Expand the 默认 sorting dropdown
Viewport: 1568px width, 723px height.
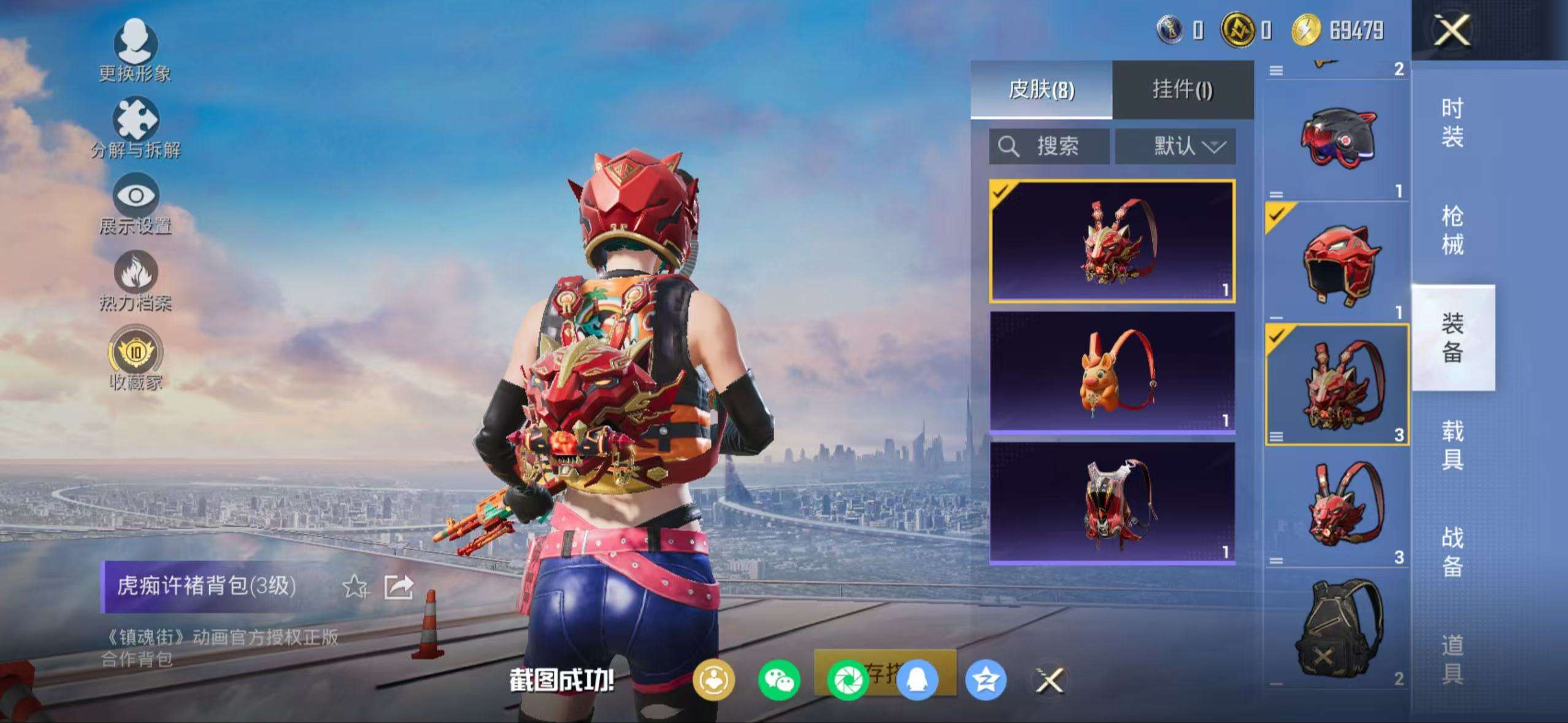pos(1175,146)
